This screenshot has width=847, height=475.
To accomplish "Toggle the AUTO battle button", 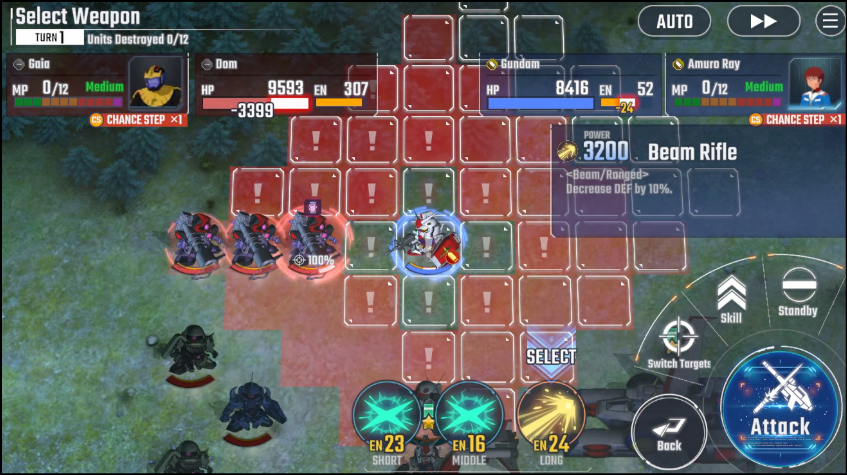I will pyautogui.click(x=675, y=20).
